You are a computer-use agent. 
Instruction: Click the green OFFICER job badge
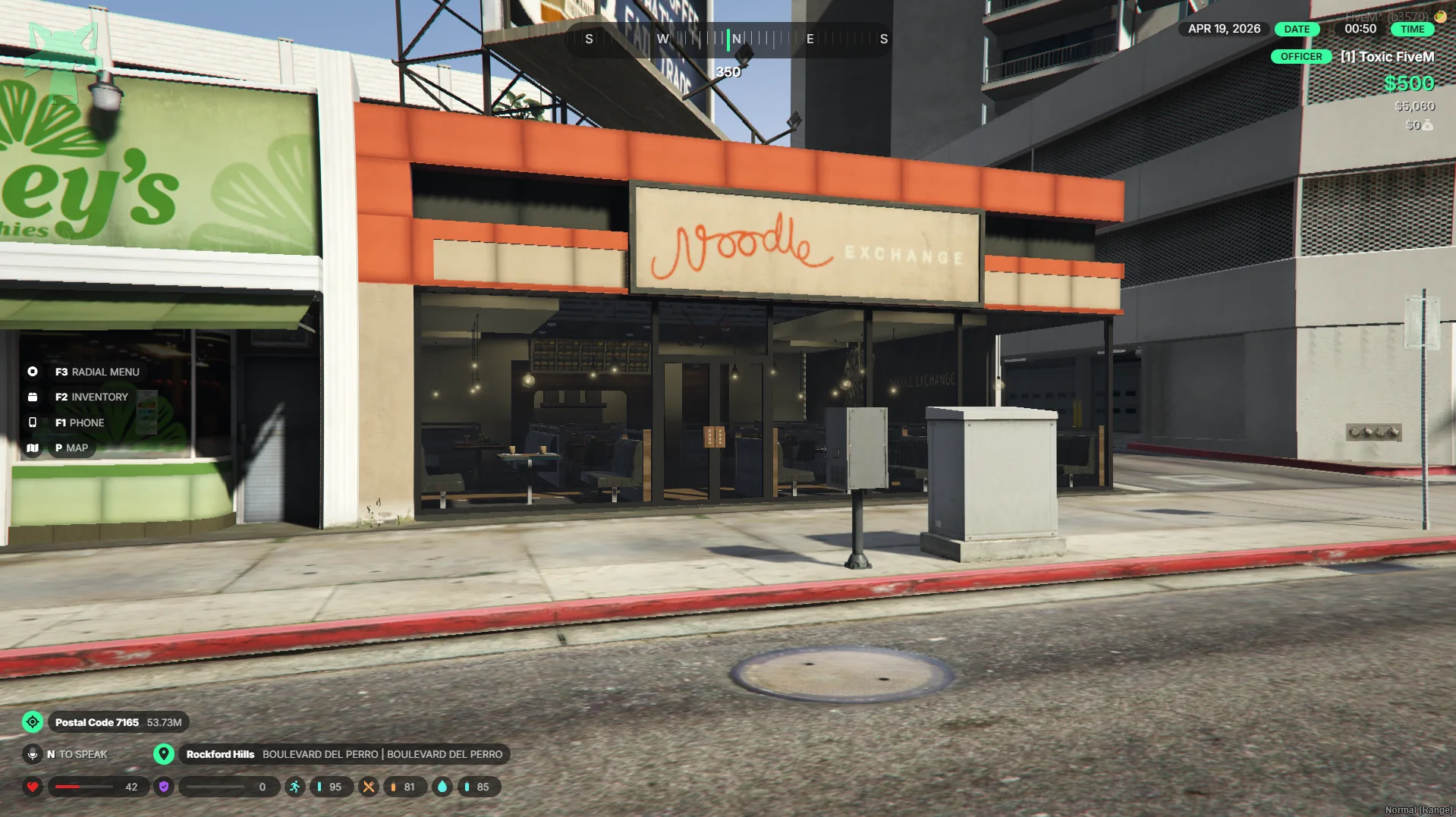[1300, 57]
